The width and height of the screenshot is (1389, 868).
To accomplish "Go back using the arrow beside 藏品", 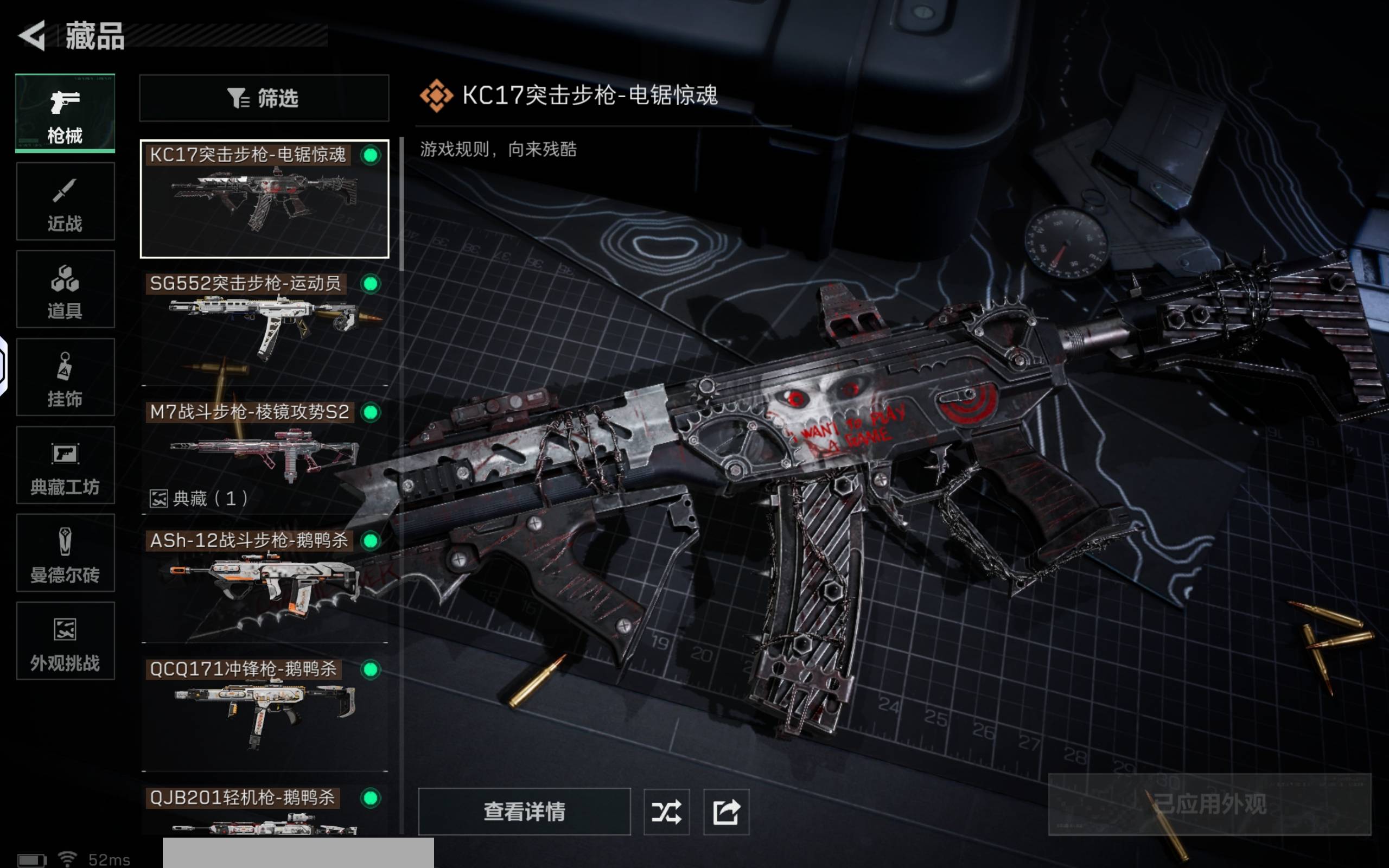I will point(33,36).
